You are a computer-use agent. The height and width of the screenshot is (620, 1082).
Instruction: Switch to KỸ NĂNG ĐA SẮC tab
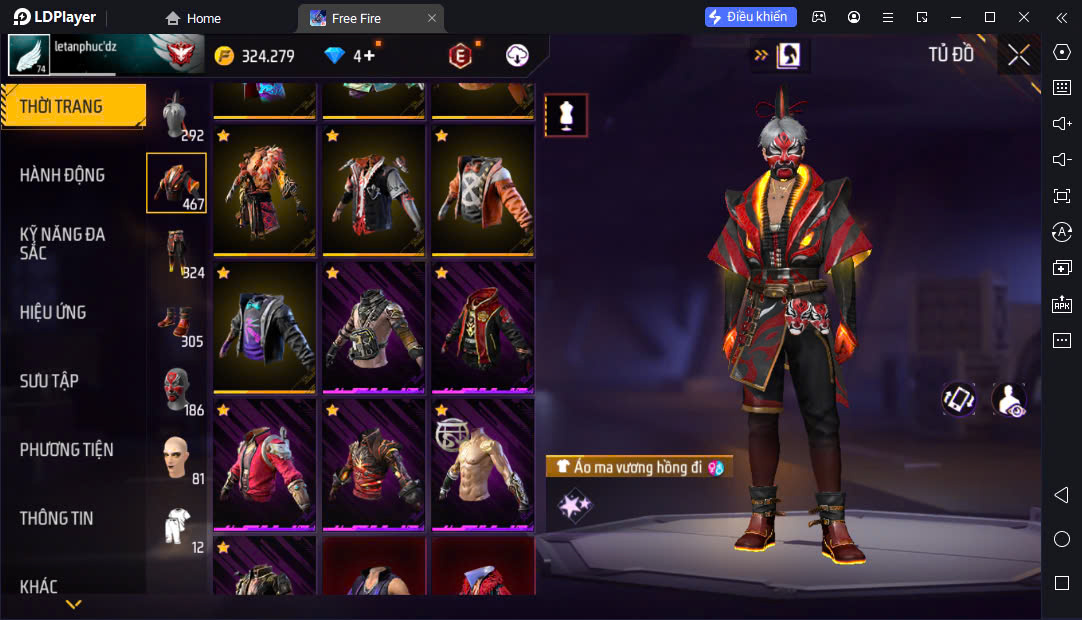[x=62, y=243]
